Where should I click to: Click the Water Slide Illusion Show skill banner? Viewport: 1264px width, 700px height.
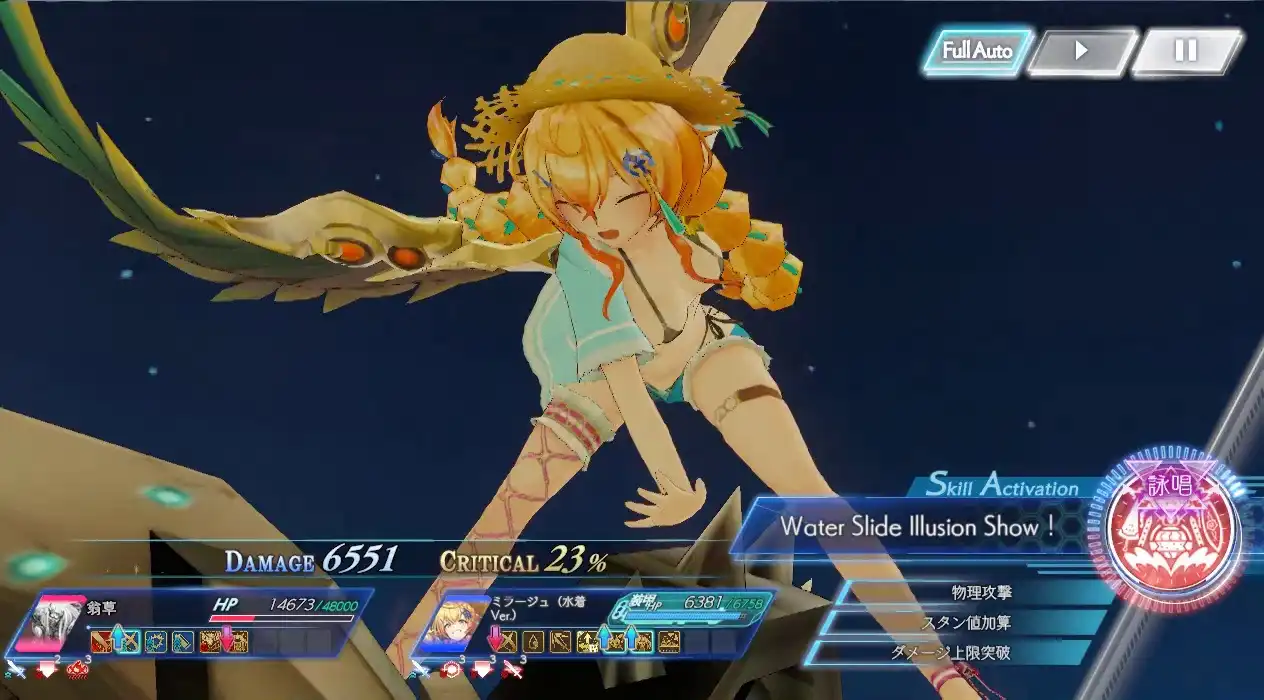(x=918, y=526)
